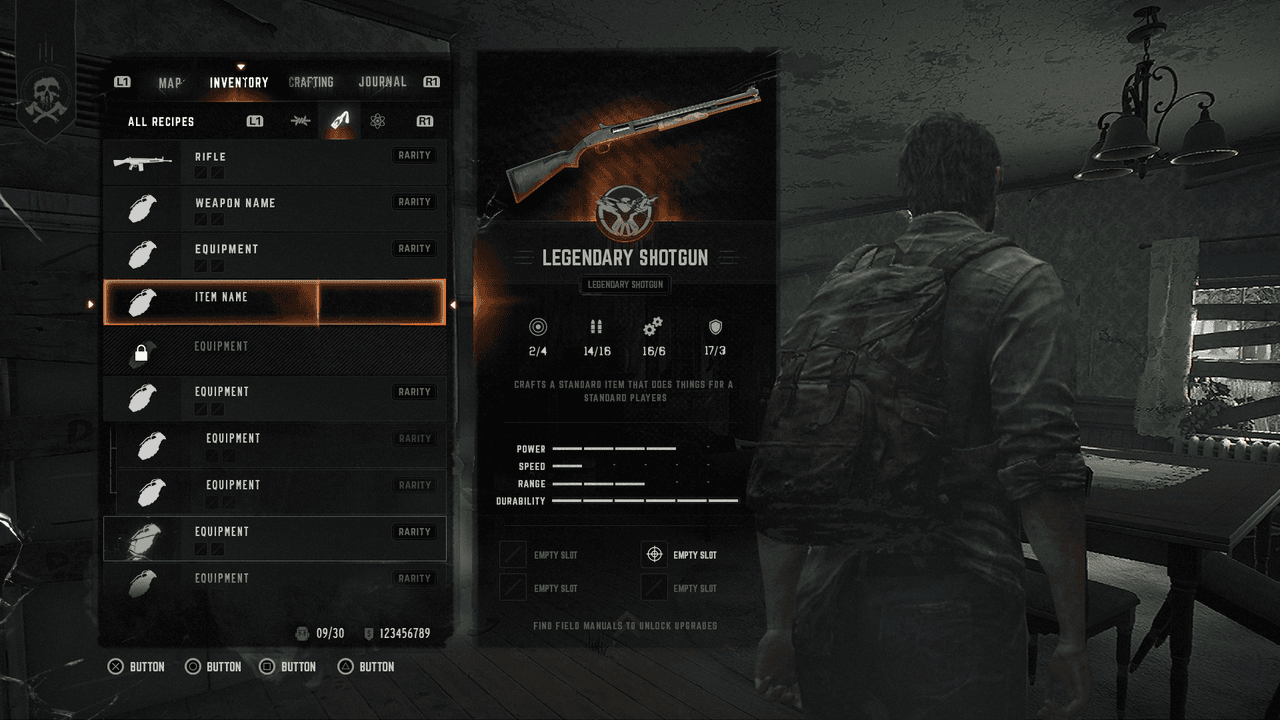1280x720 pixels.
Task: Open the Journal tab
Action: click(x=382, y=82)
